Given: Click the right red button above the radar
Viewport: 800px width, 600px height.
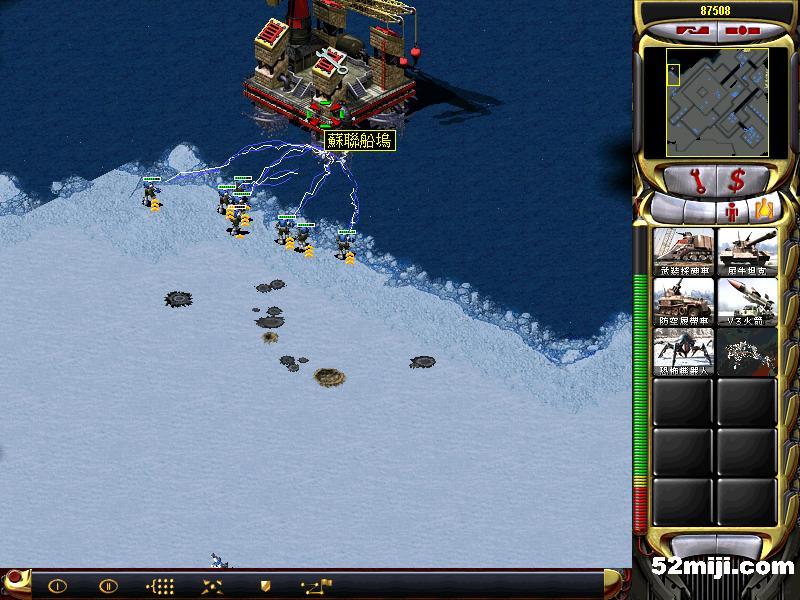Looking at the screenshot, I should coord(741,30).
